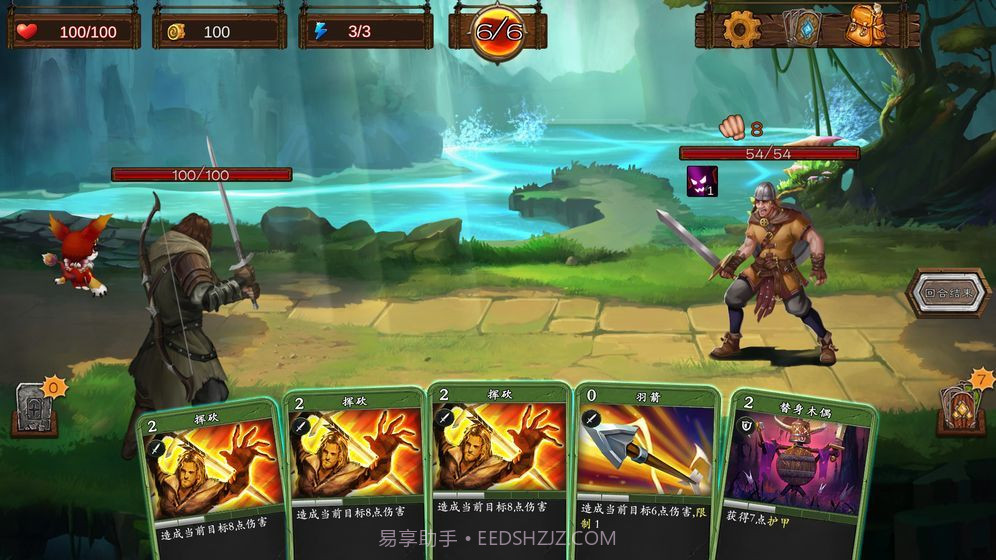Image resolution: width=996 pixels, height=560 pixels.
Task: Click the 回合结束 end turn button
Action: (x=948, y=294)
